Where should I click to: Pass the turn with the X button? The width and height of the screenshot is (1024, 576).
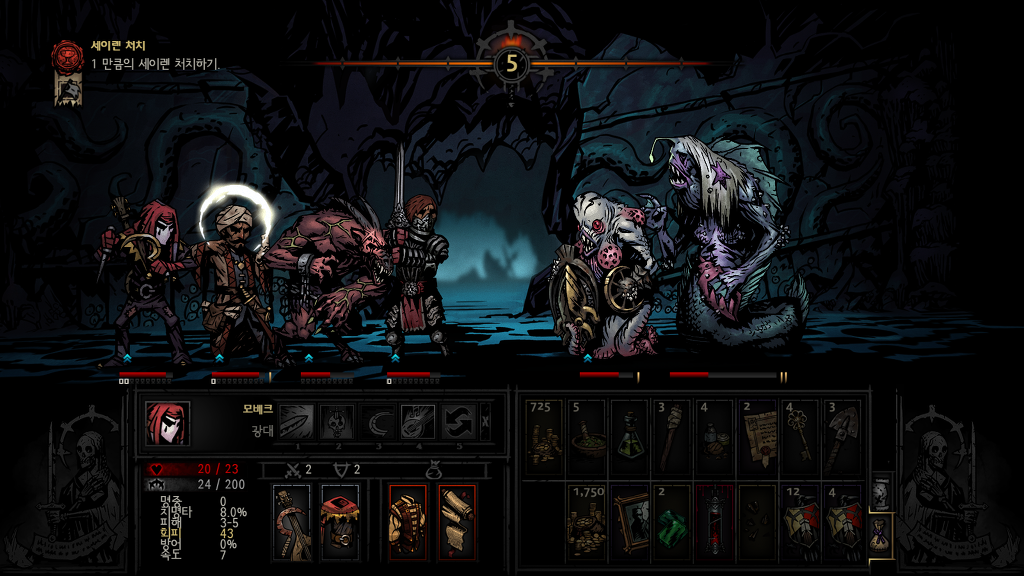[486, 421]
